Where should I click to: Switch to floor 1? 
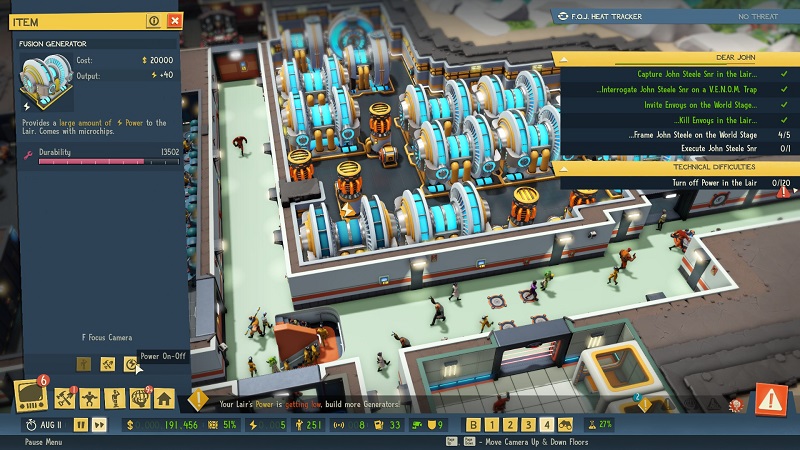pyautogui.click(x=492, y=425)
